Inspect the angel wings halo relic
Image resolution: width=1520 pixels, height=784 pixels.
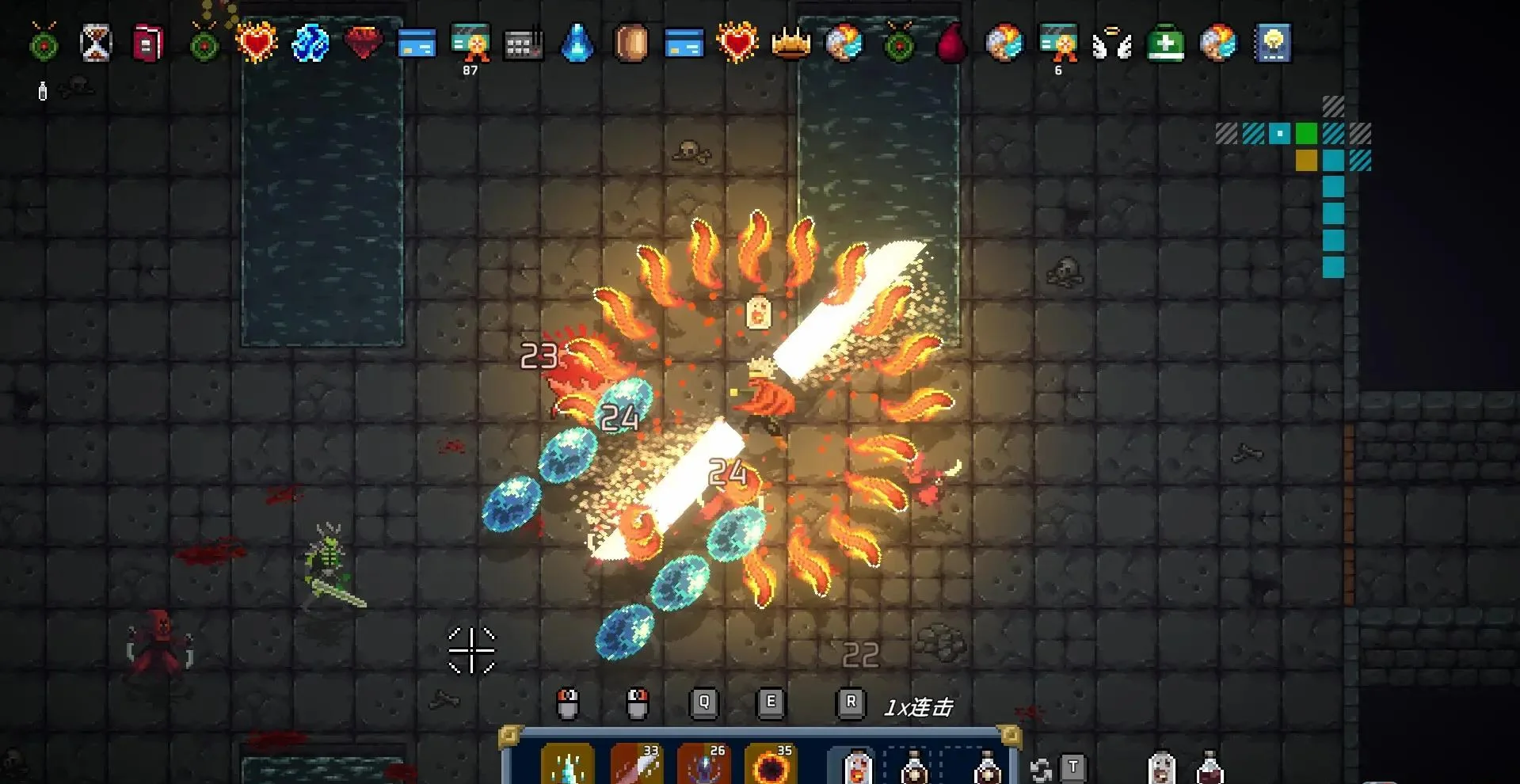(1111, 44)
